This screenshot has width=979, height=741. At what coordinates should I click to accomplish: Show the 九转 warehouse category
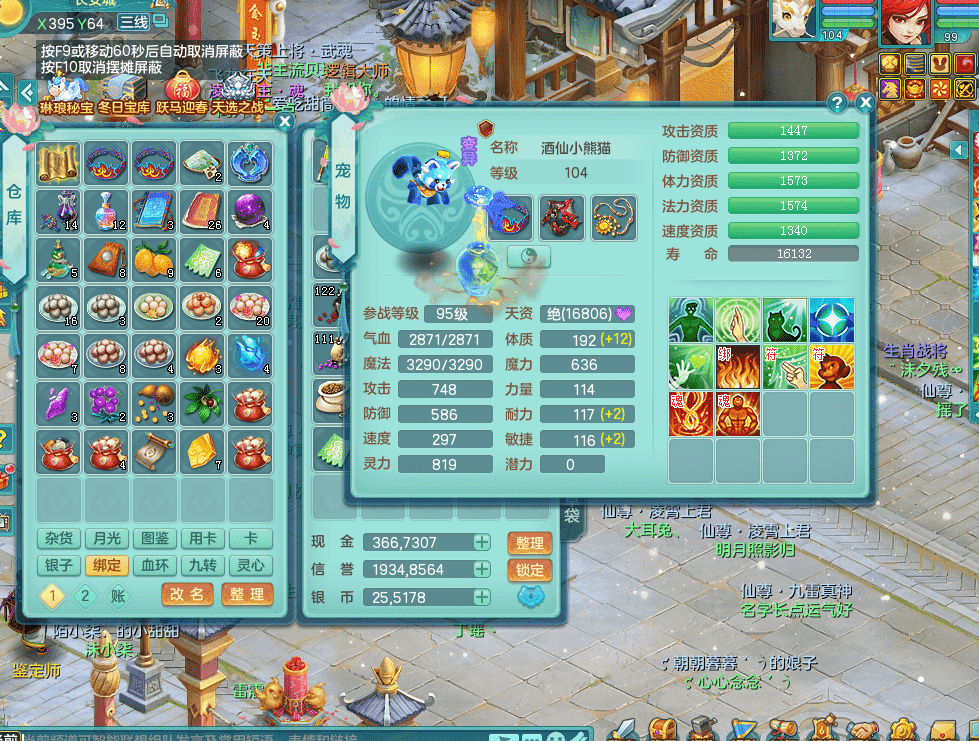click(x=203, y=565)
